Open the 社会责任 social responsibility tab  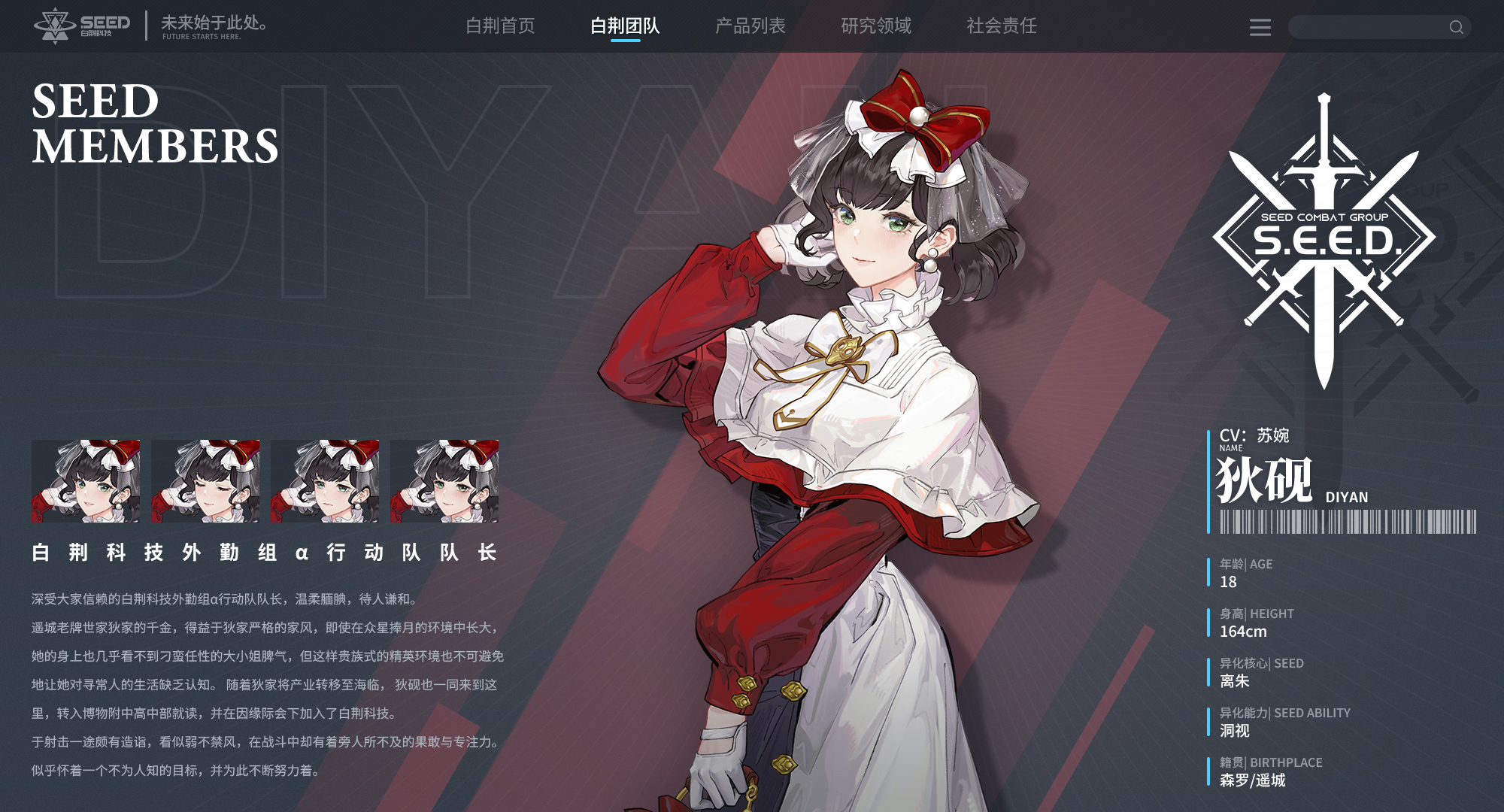click(x=1001, y=26)
